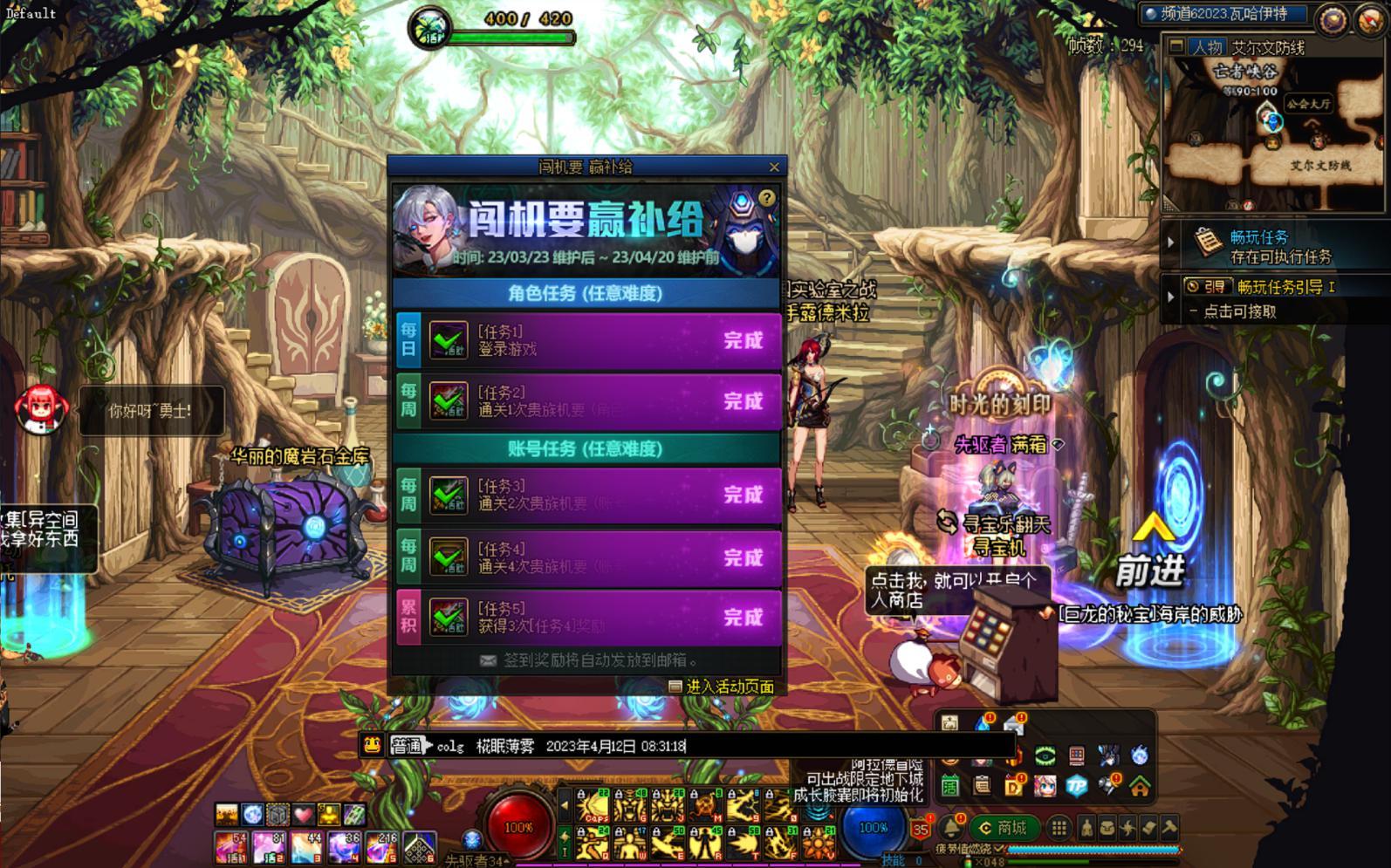Click the 进入活动页面 link

coord(723,687)
